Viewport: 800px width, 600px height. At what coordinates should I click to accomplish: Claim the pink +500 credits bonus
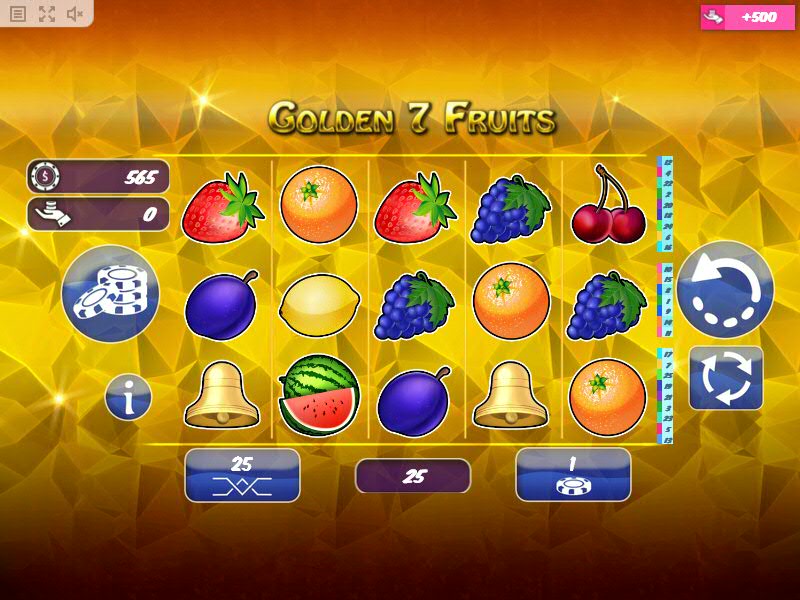(x=744, y=17)
